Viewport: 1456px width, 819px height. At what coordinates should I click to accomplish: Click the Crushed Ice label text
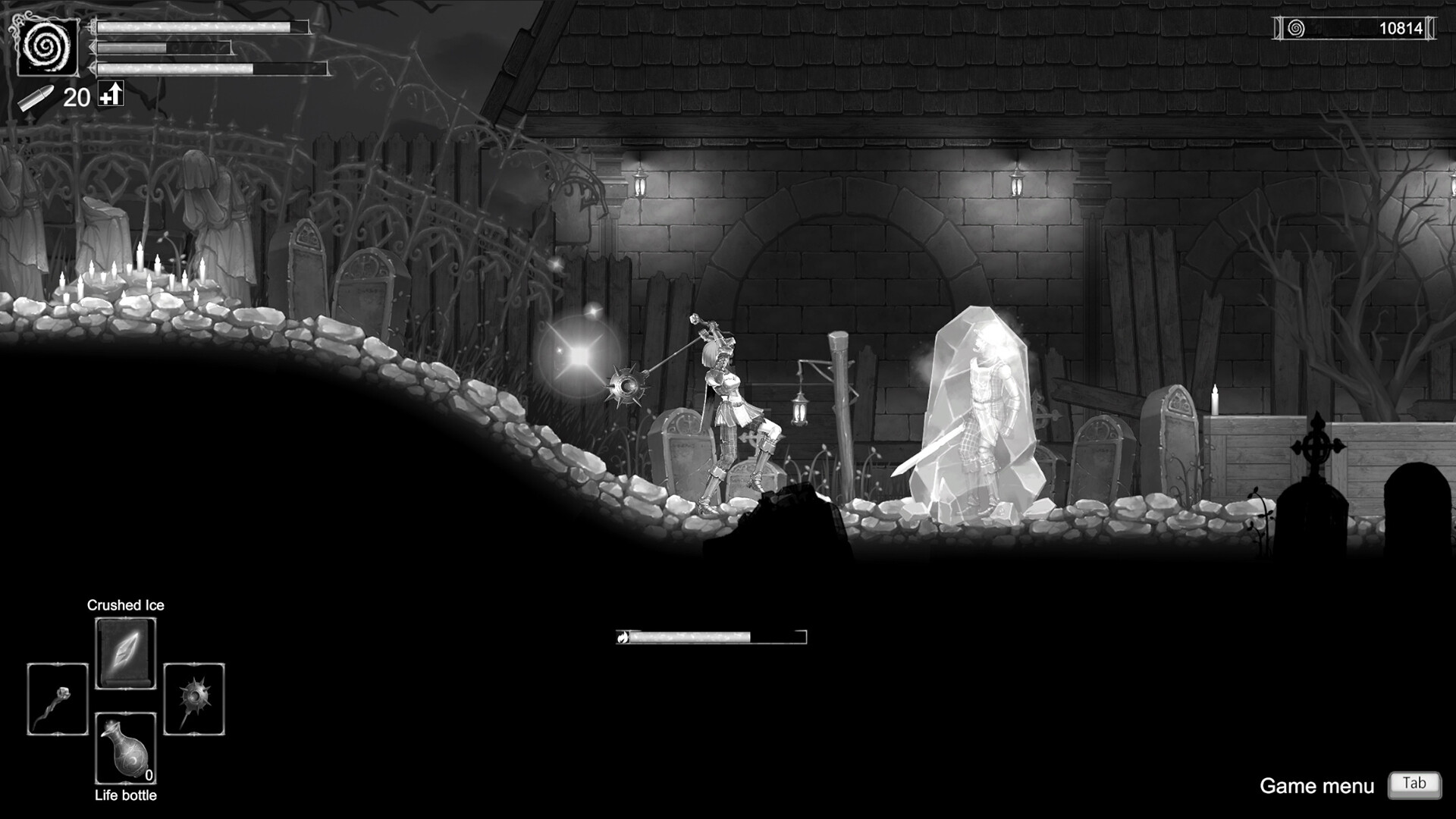point(126,605)
